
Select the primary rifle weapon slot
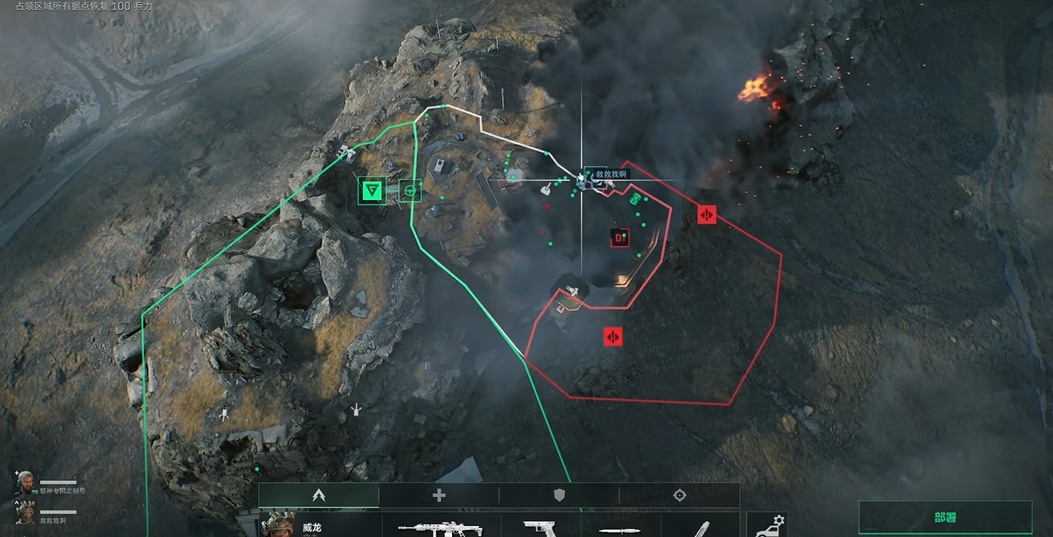[440, 527]
